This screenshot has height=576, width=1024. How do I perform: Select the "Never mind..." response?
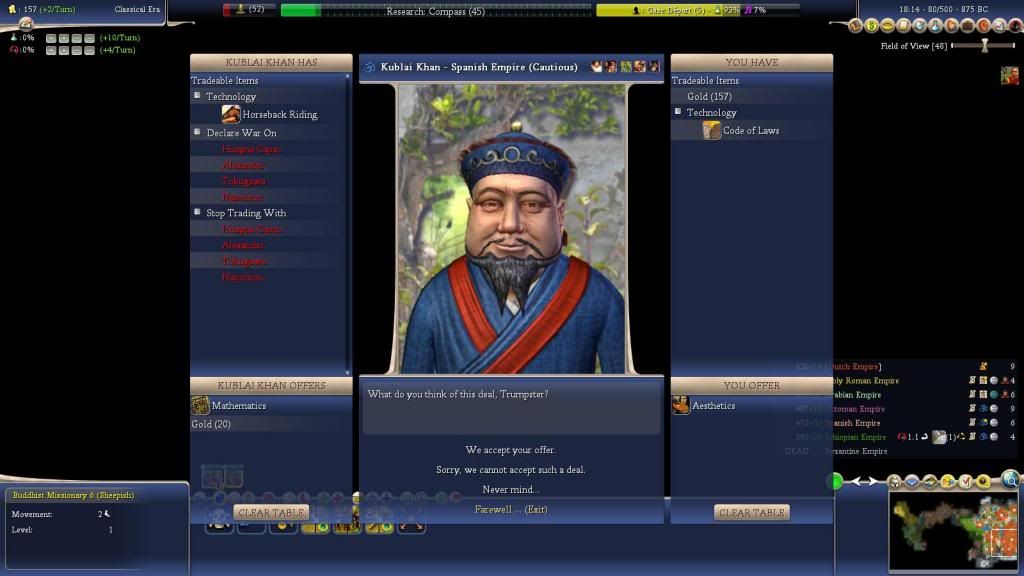510,490
